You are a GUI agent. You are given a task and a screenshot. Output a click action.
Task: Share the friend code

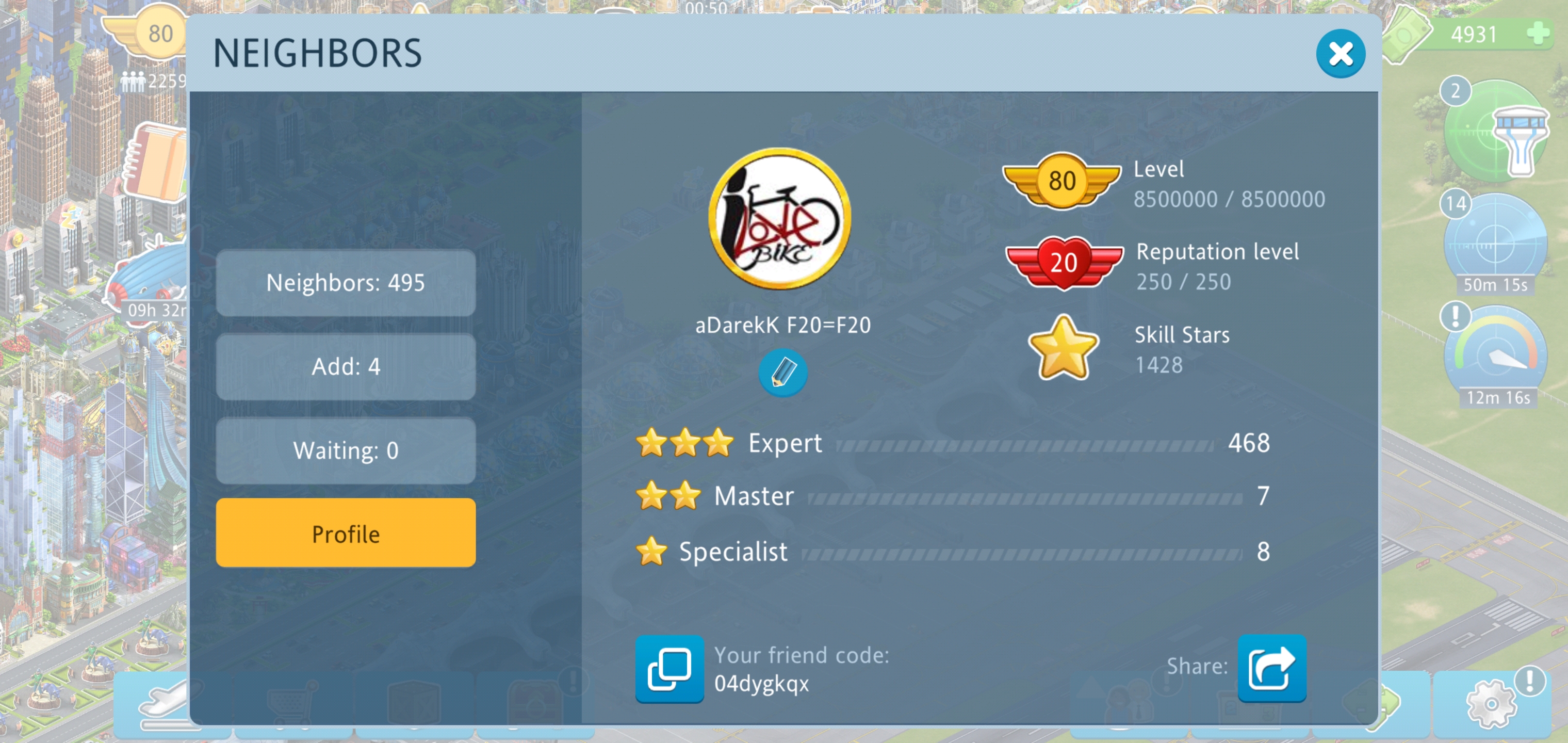[x=1271, y=668]
